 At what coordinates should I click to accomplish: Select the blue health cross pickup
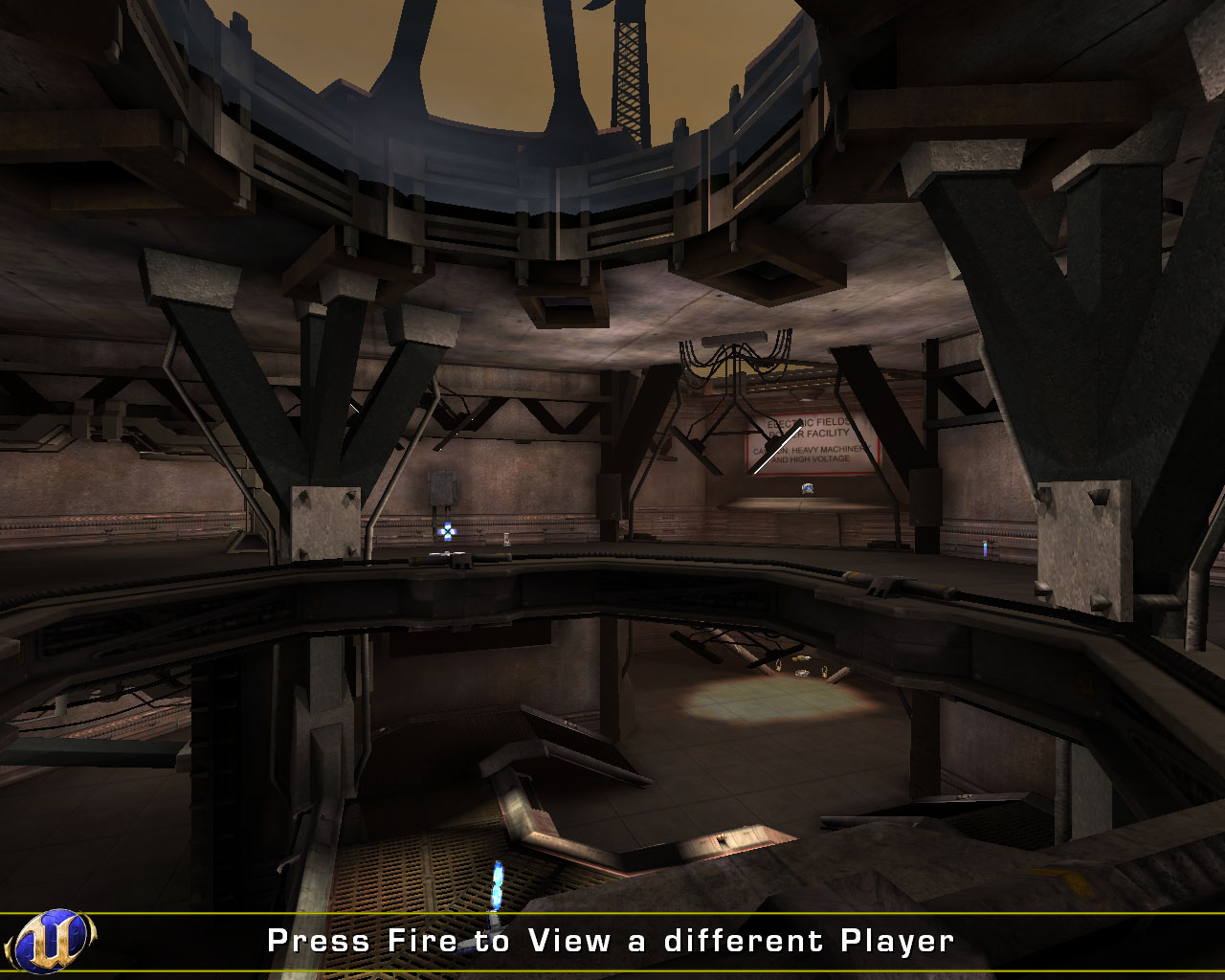click(x=447, y=532)
